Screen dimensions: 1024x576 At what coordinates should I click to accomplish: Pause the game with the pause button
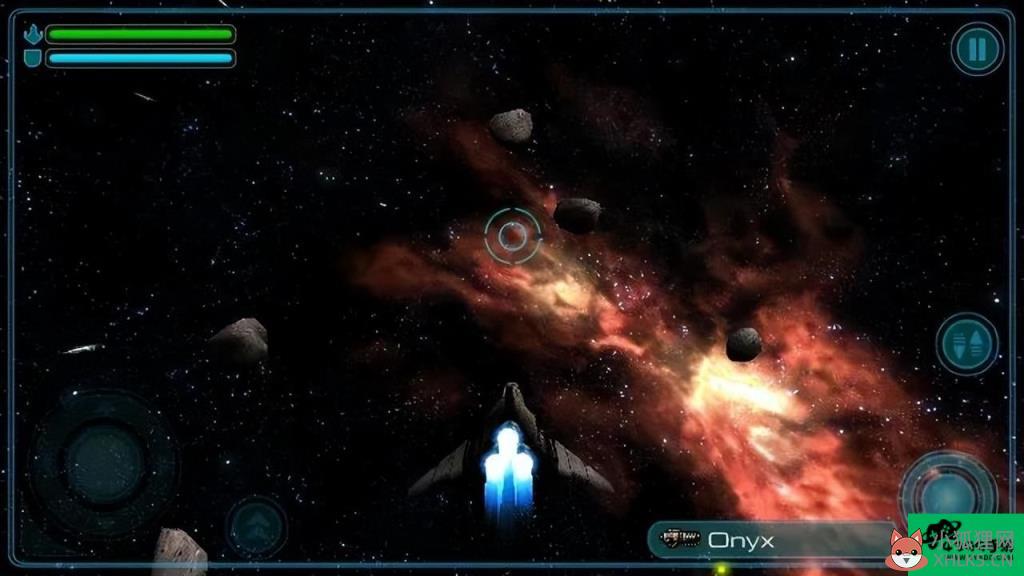pyautogui.click(x=977, y=49)
